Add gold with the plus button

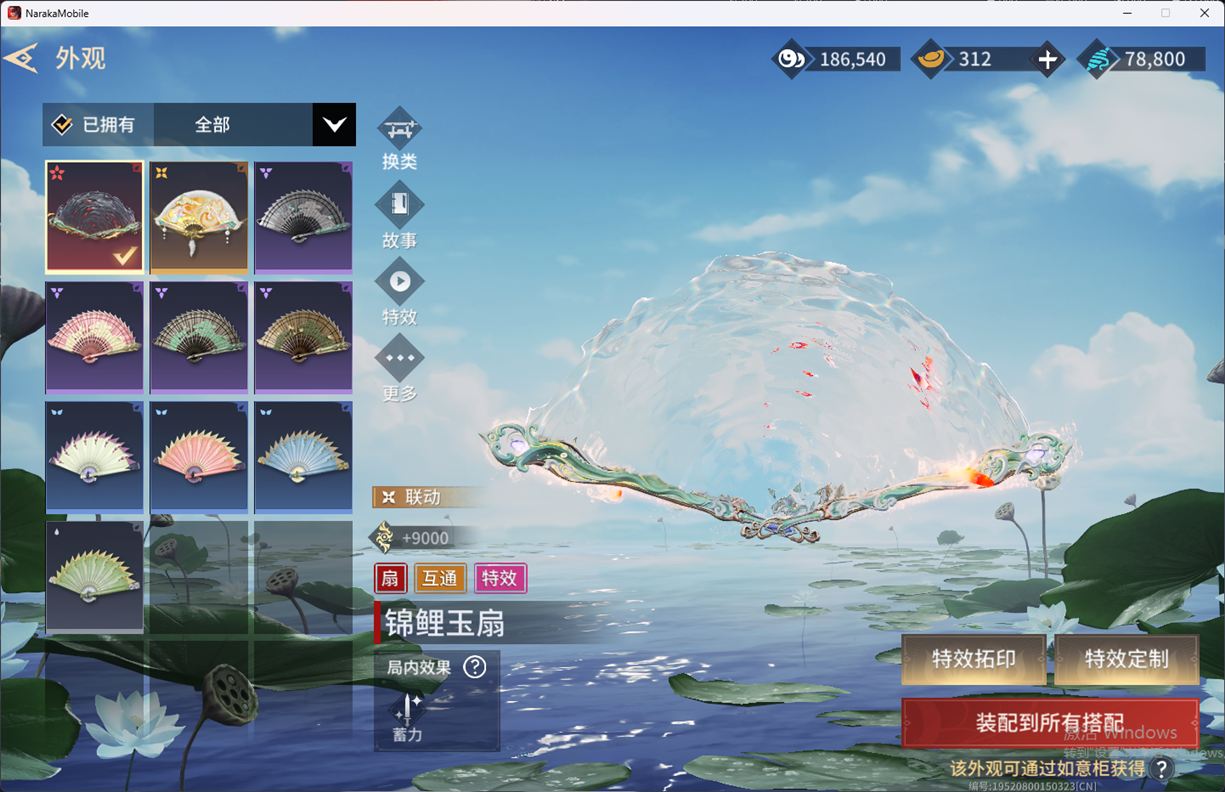point(1047,60)
